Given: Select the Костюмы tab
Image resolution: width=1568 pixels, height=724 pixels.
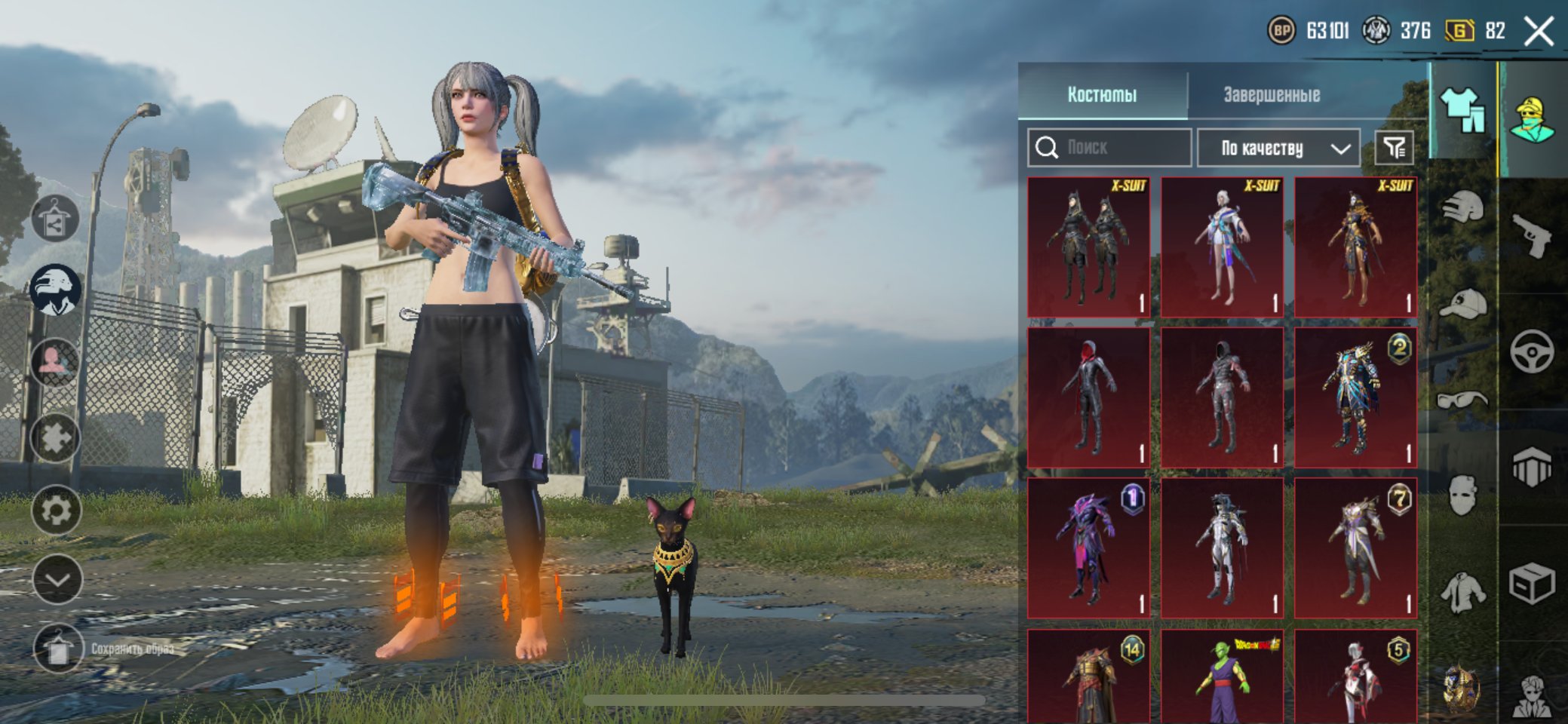Looking at the screenshot, I should [x=1102, y=95].
